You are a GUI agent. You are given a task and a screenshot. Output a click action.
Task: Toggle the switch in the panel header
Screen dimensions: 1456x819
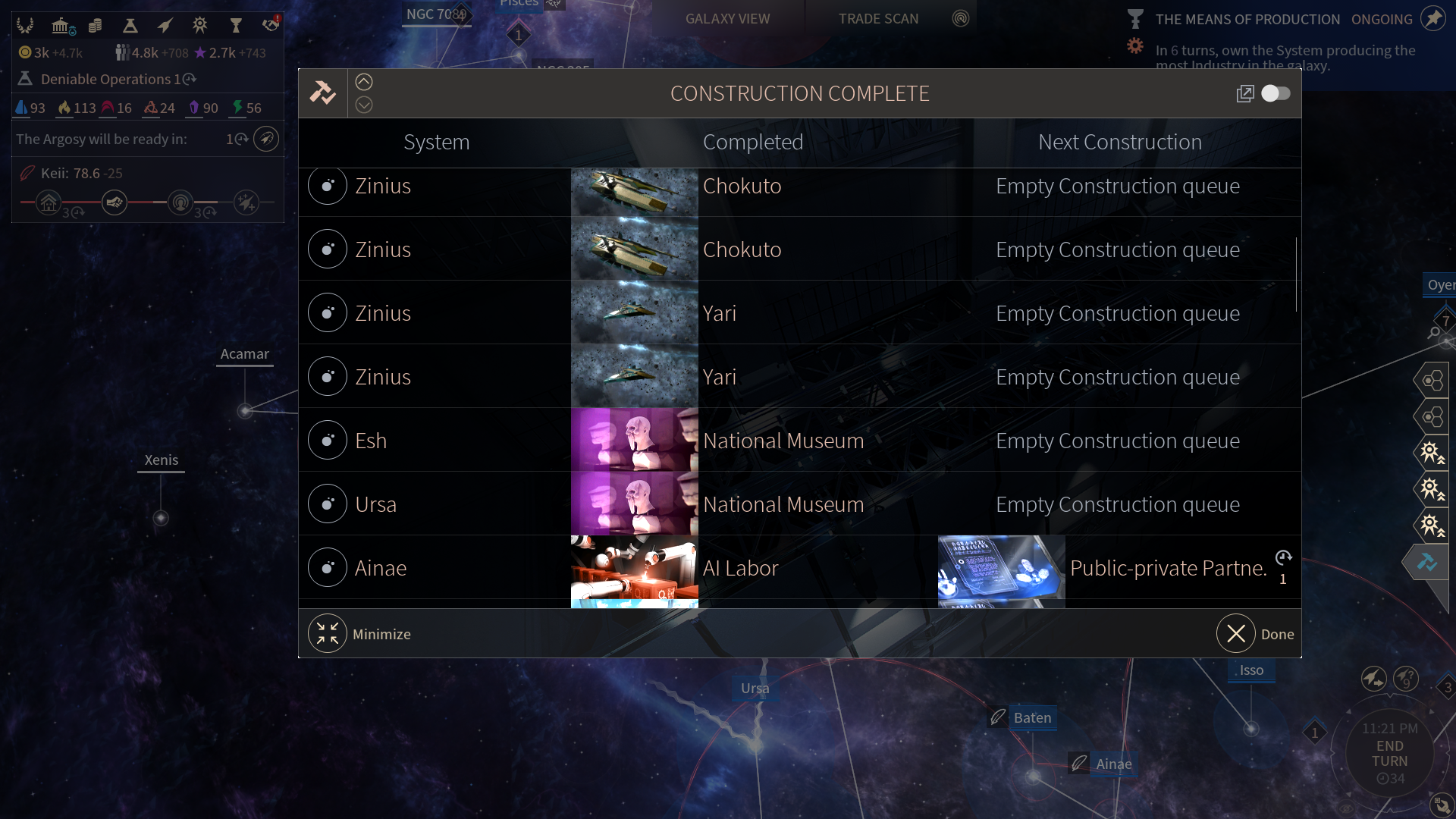[x=1276, y=93]
